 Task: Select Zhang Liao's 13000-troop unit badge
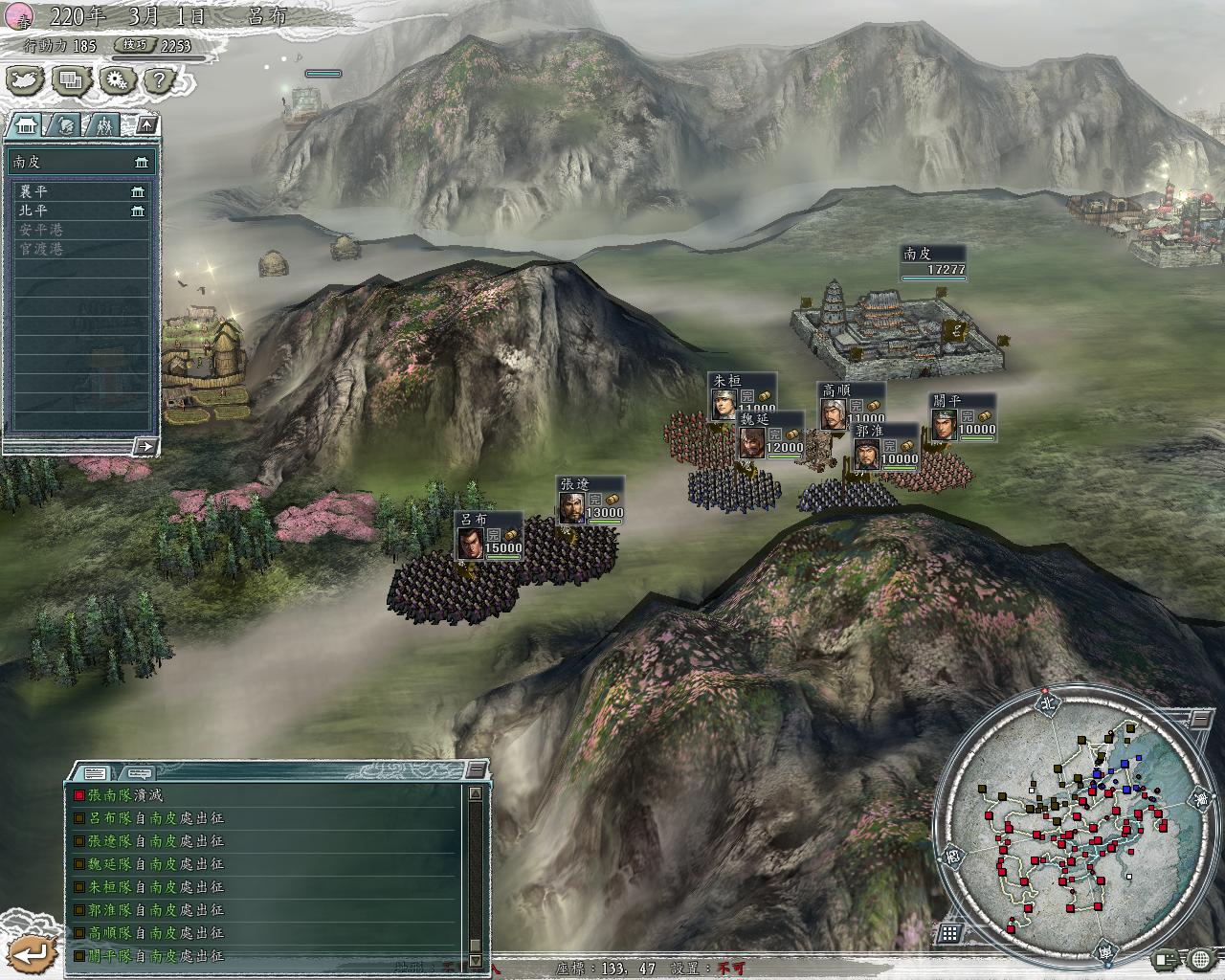(x=590, y=500)
